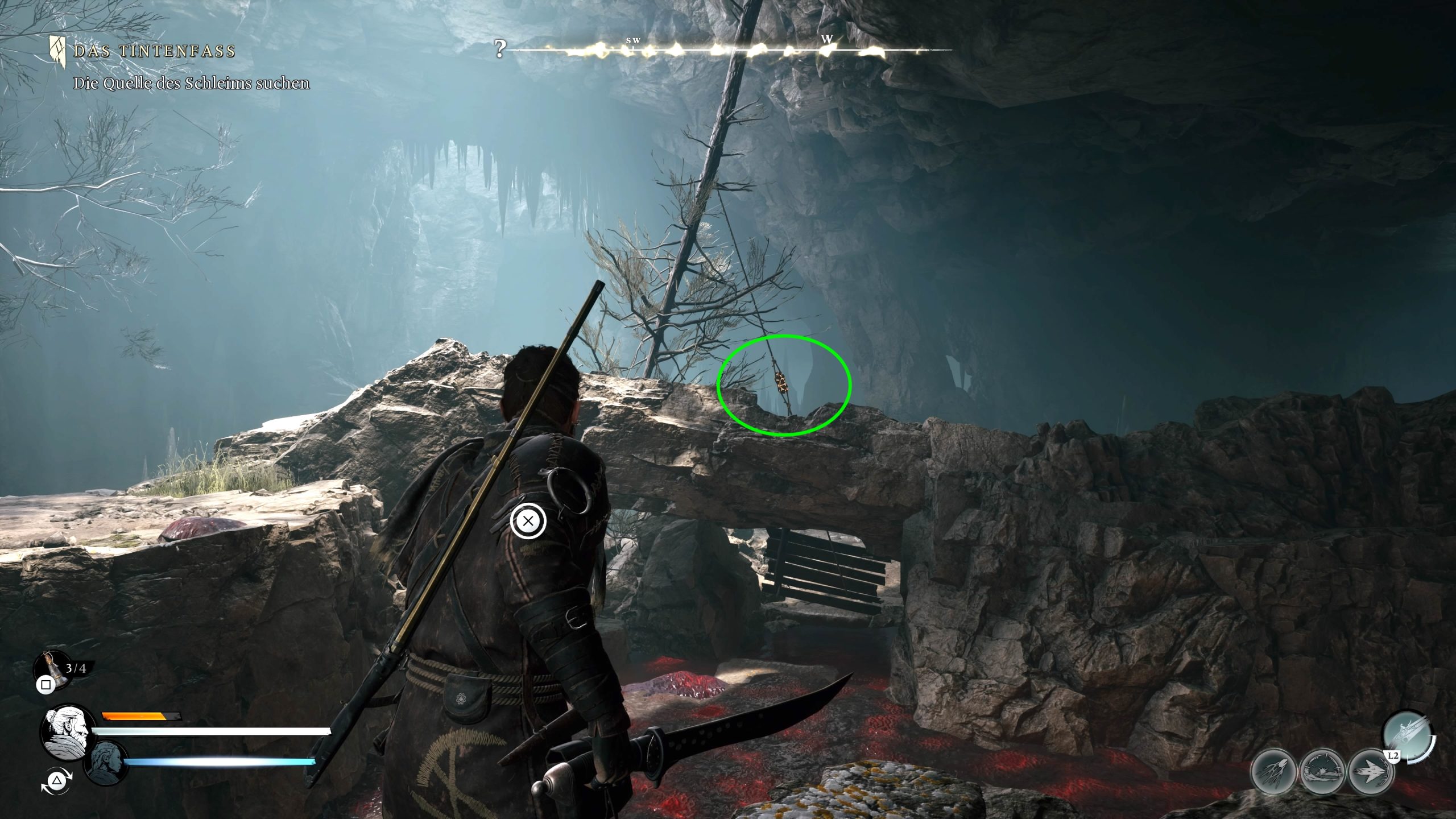Select the blue ghost woman portrait
Image resolution: width=1456 pixels, height=819 pixels.
tap(106, 763)
